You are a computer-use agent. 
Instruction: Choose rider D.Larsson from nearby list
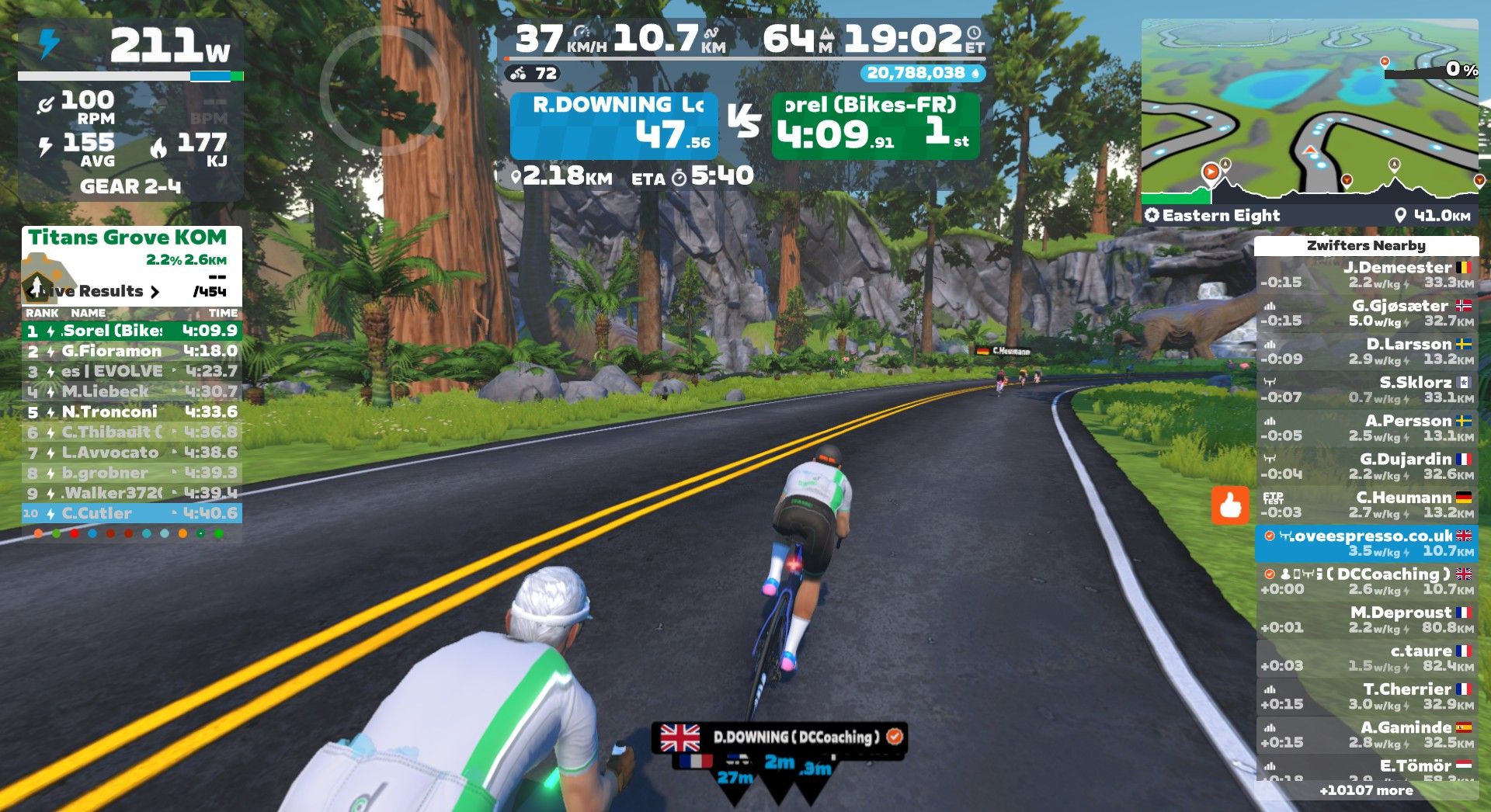click(x=1367, y=351)
